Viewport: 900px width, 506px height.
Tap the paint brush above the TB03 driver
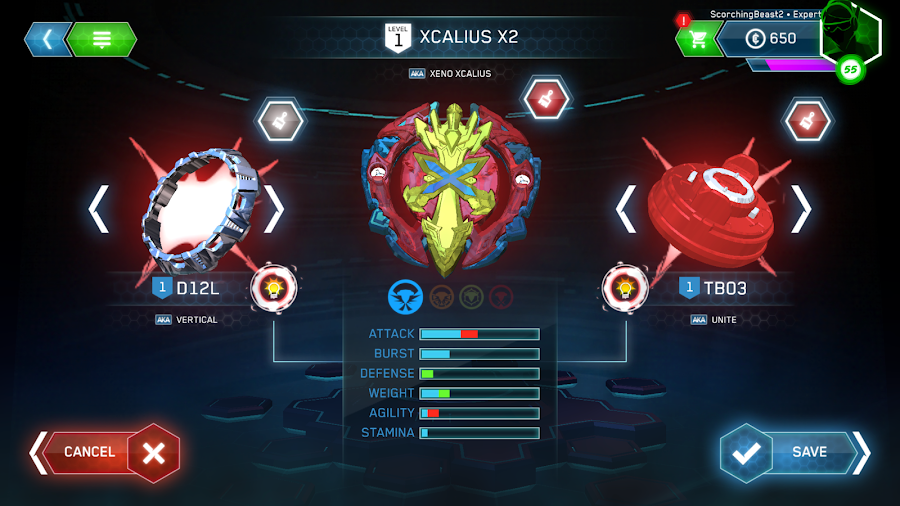[806, 120]
